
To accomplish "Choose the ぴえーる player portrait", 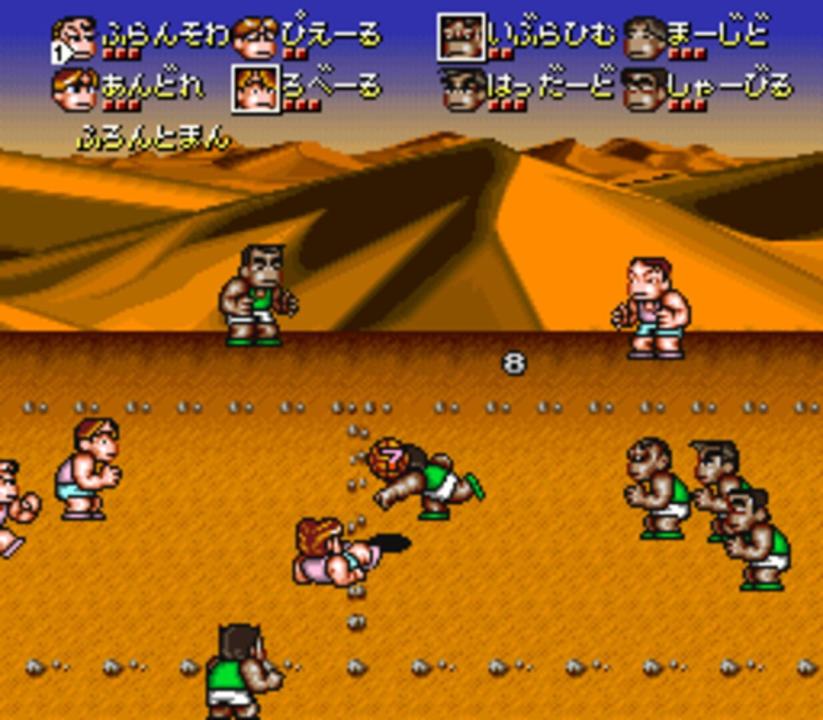I will coord(256,38).
